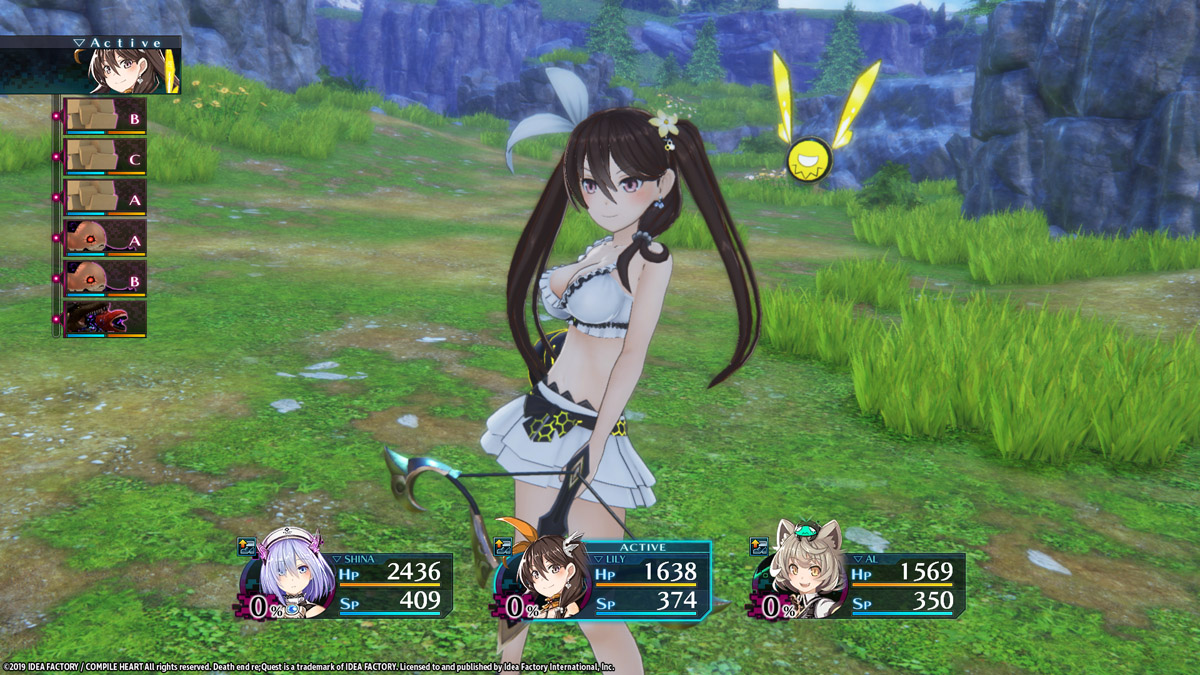Choose Al's party status panel

(x=860, y=586)
